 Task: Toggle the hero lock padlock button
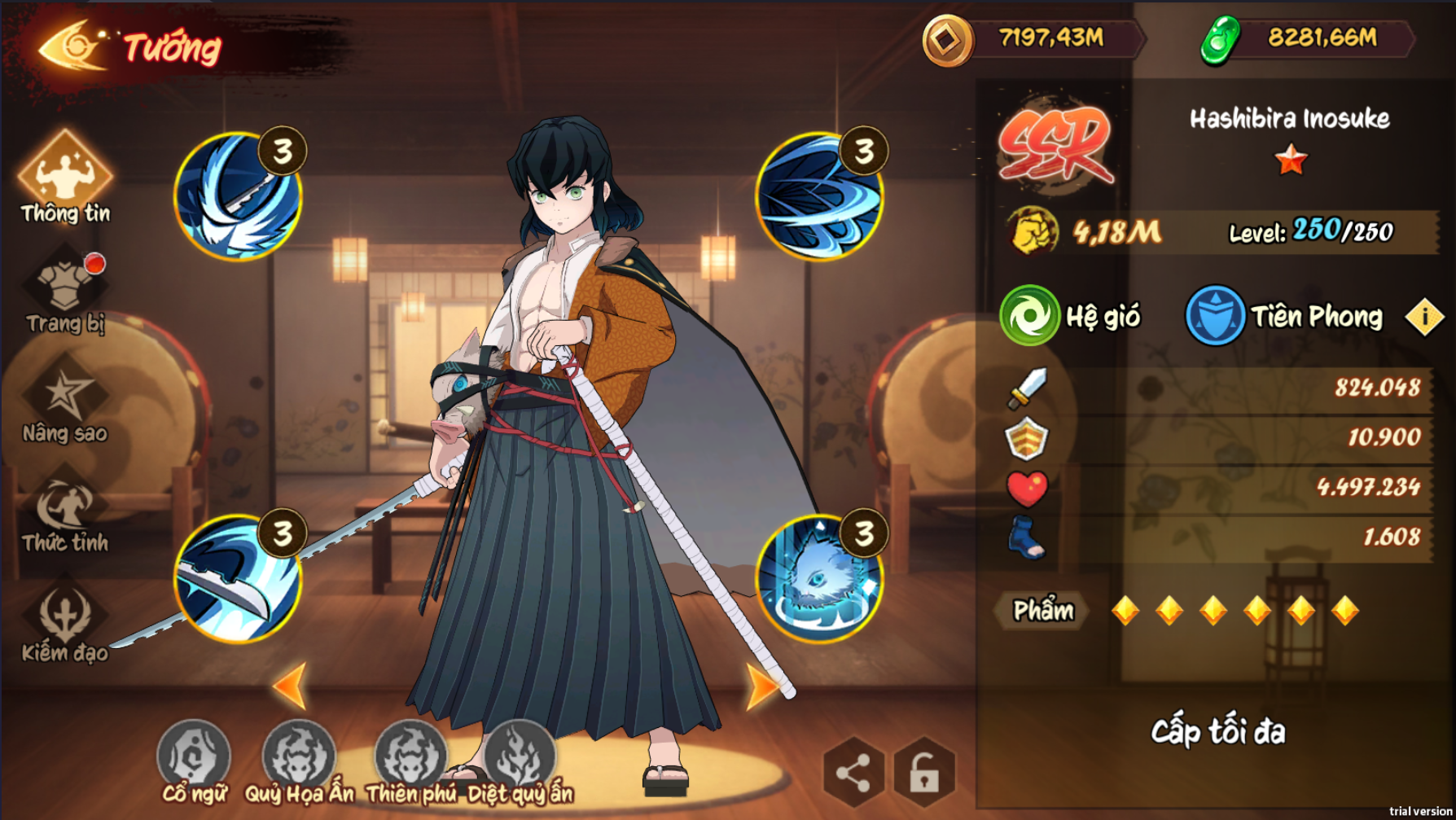click(x=923, y=771)
